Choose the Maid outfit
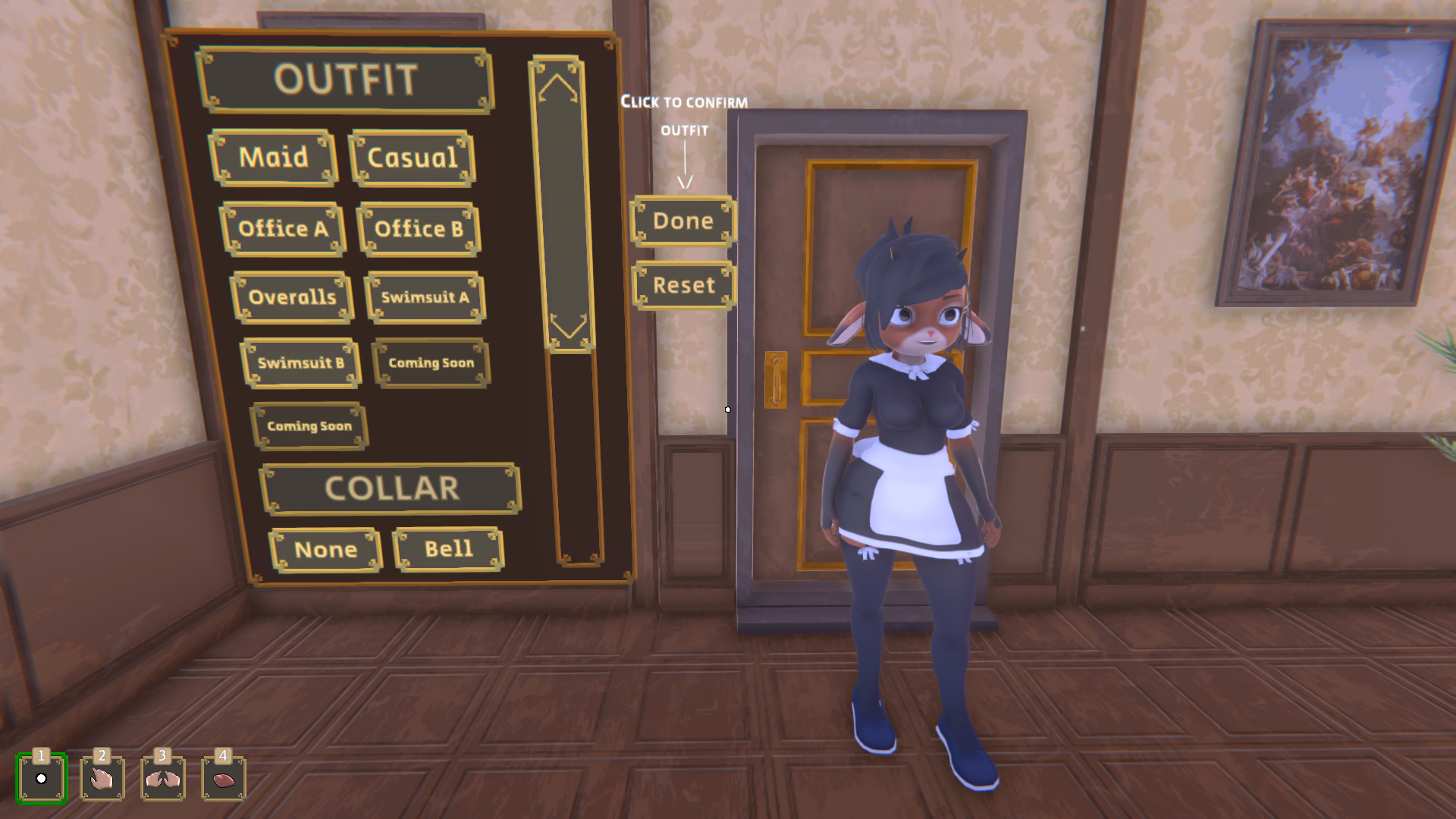Image resolution: width=1456 pixels, height=819 pixels. 273,158
